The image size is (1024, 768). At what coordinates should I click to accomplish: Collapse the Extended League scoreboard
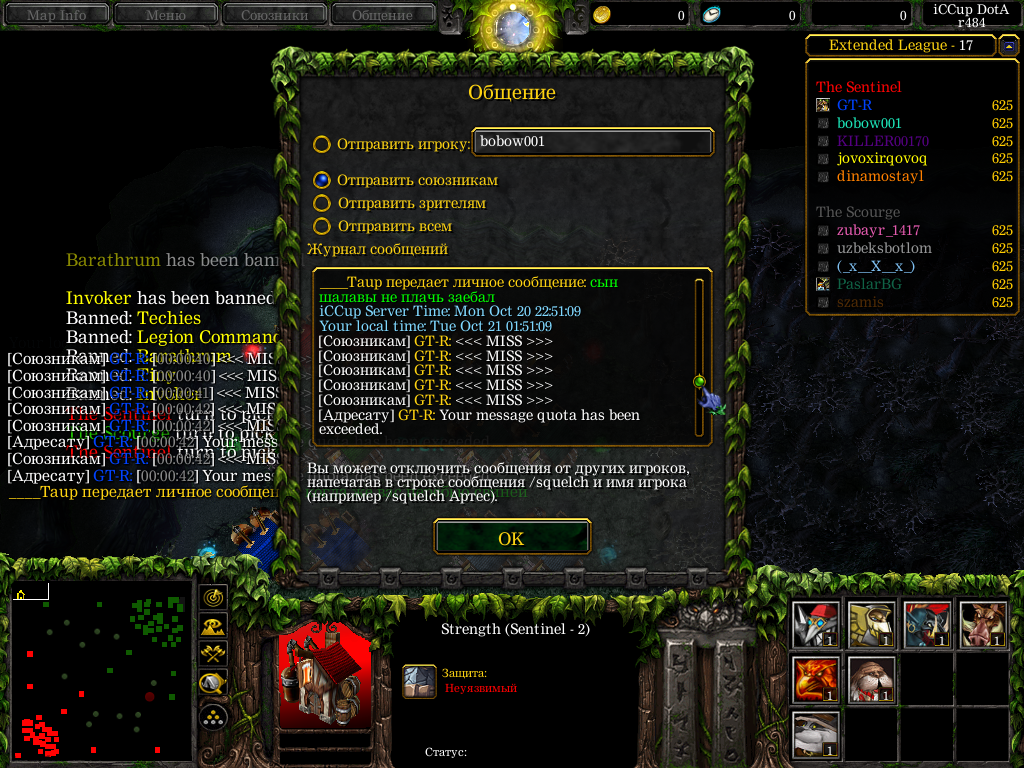pos(1008,45)
